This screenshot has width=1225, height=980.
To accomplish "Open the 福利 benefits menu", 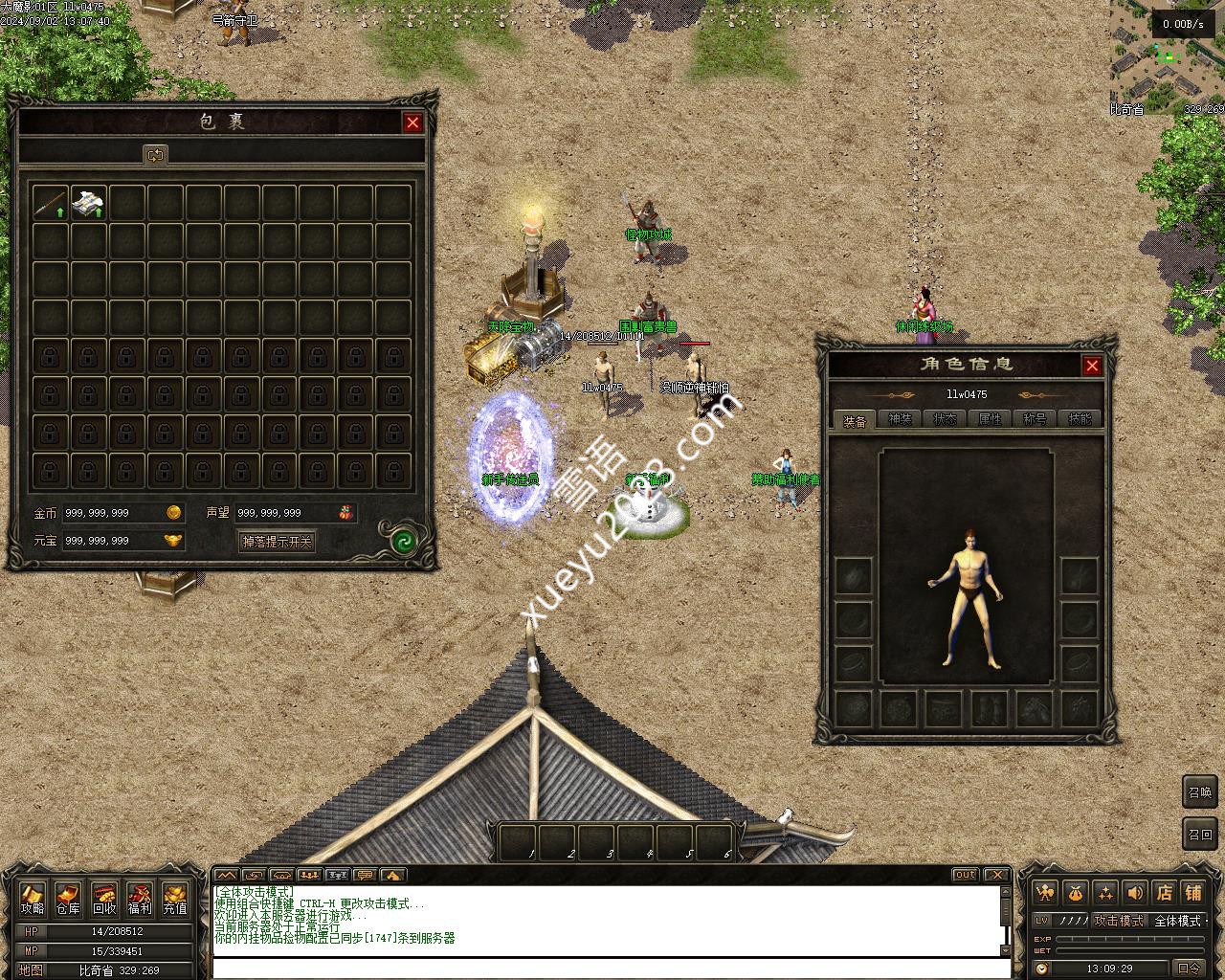I will click(x=140, y=900).
